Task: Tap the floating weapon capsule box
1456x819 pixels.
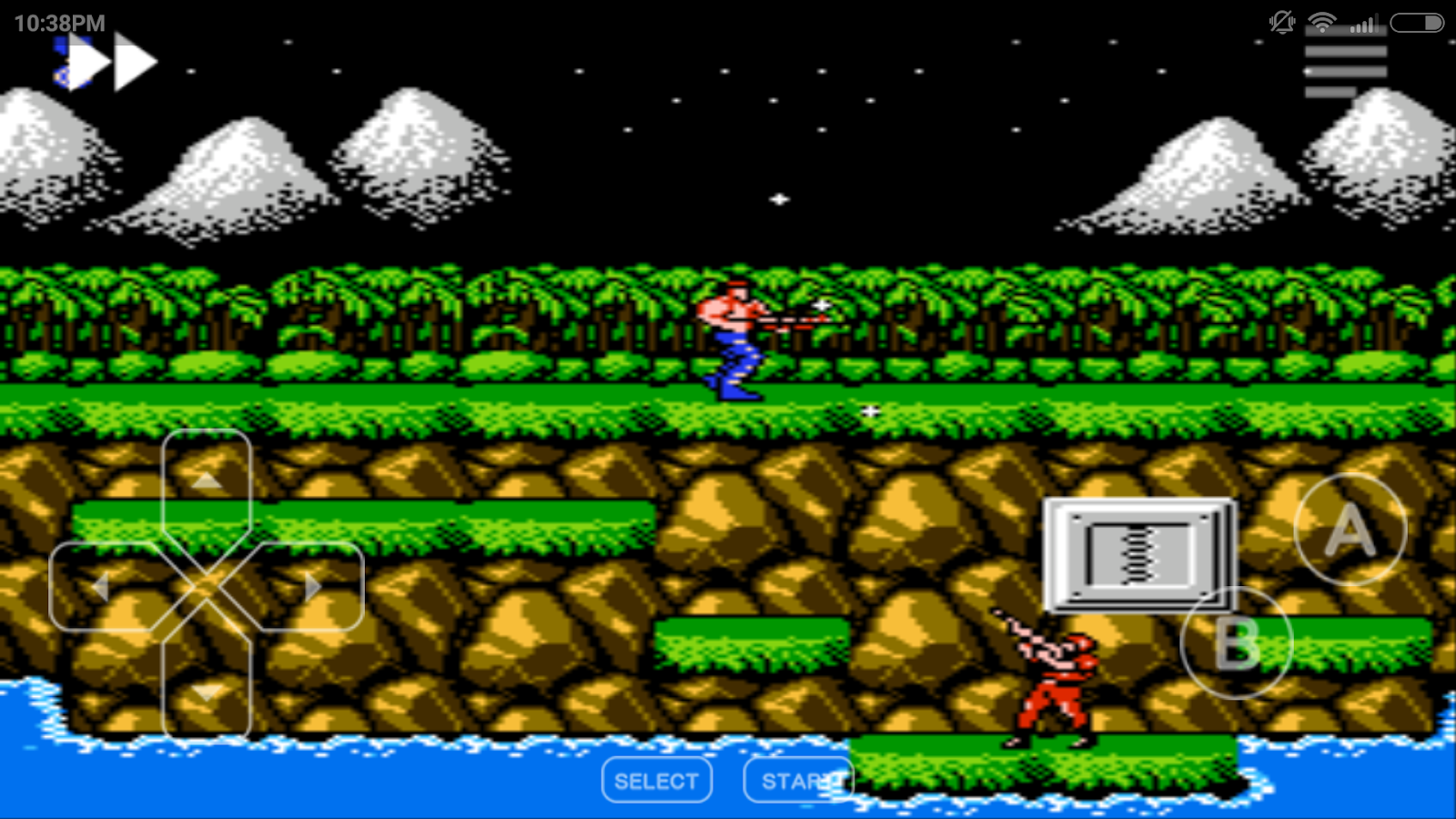Action: pos(1137,553)
